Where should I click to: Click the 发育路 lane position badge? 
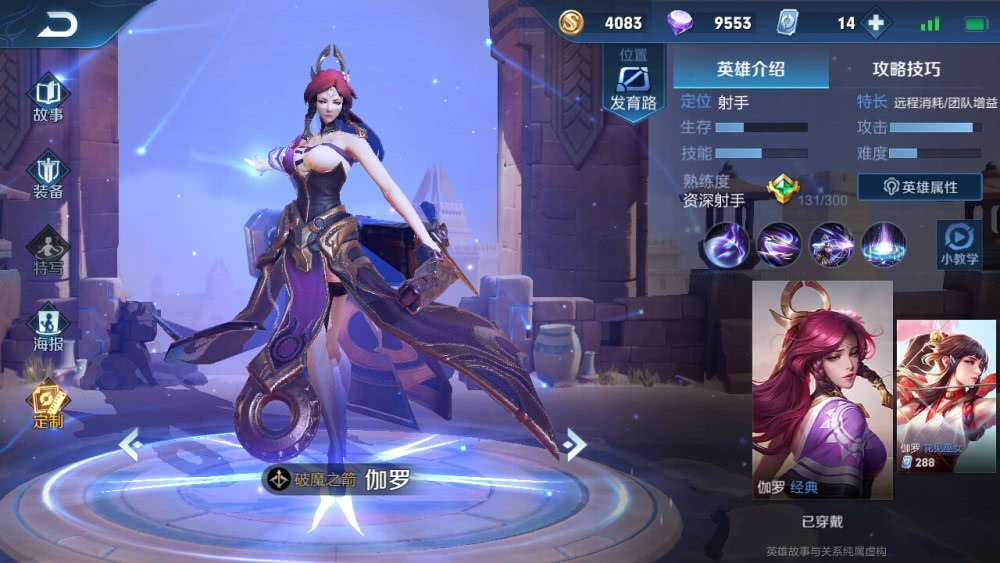point(632,82)
